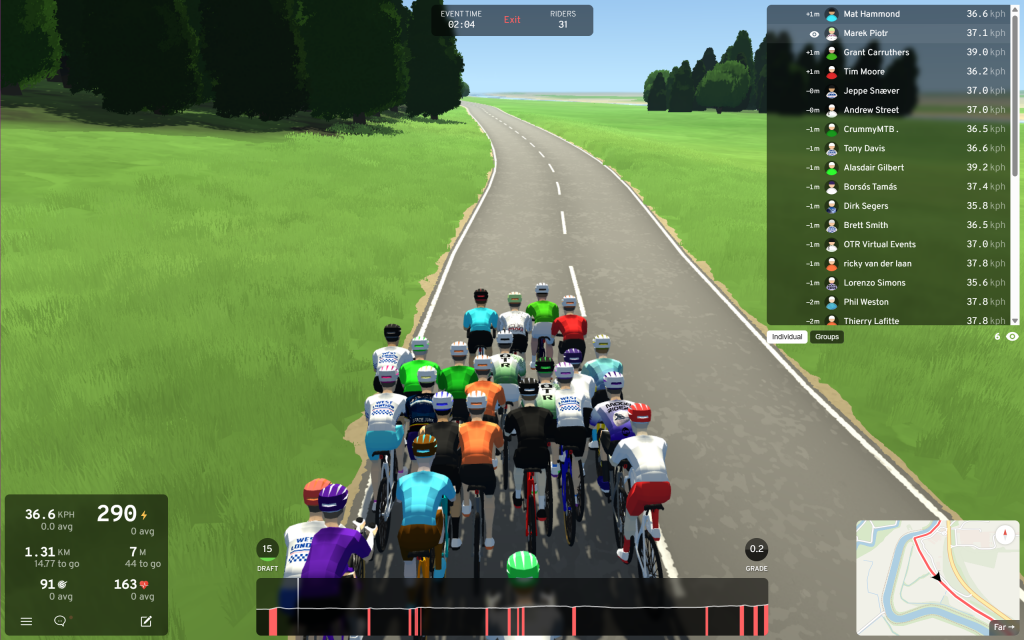1024x640 pixels.
Task: Click the elevation profile bar
Action: click(512, 607)
